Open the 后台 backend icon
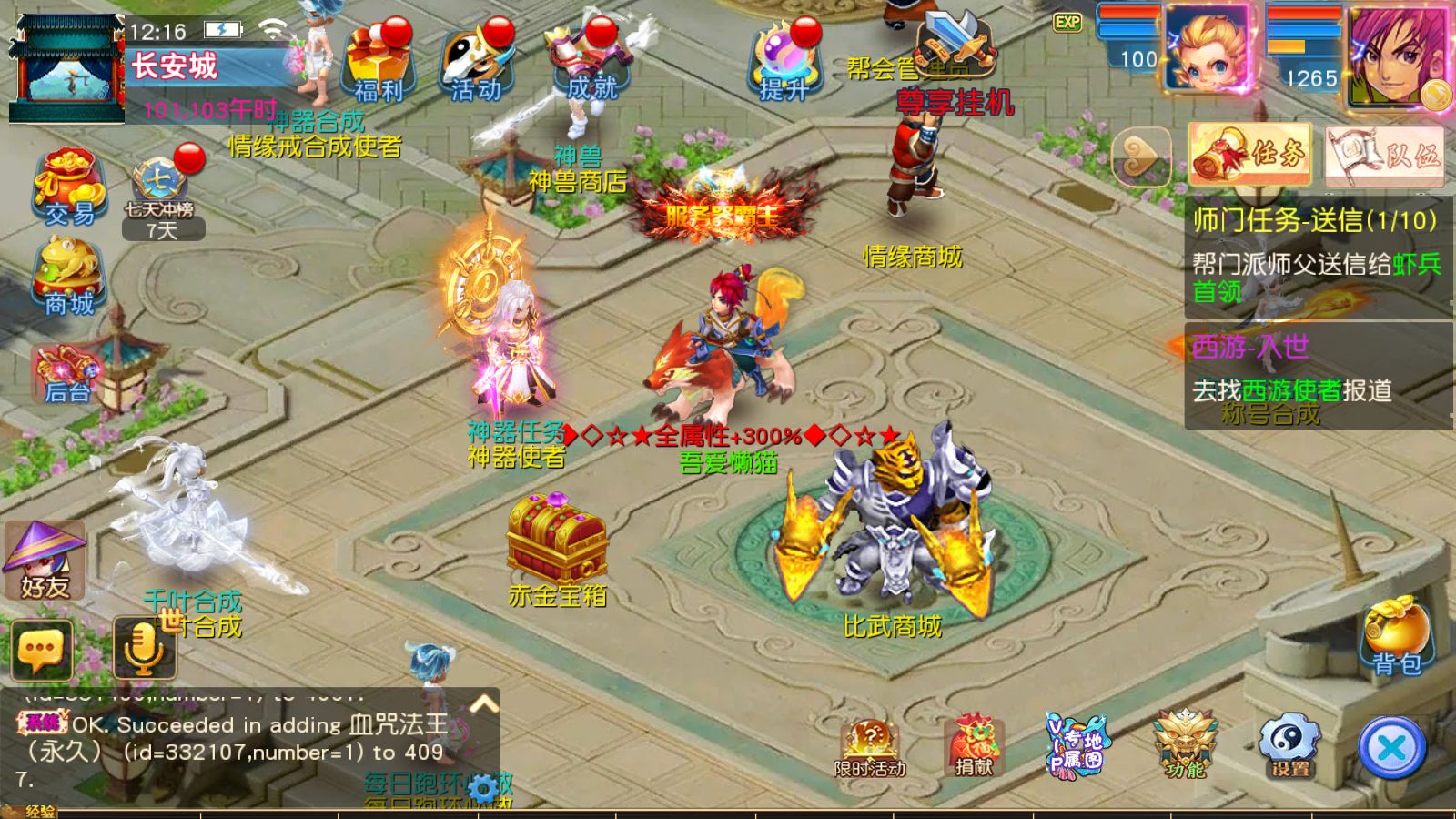 click(67, 373)
